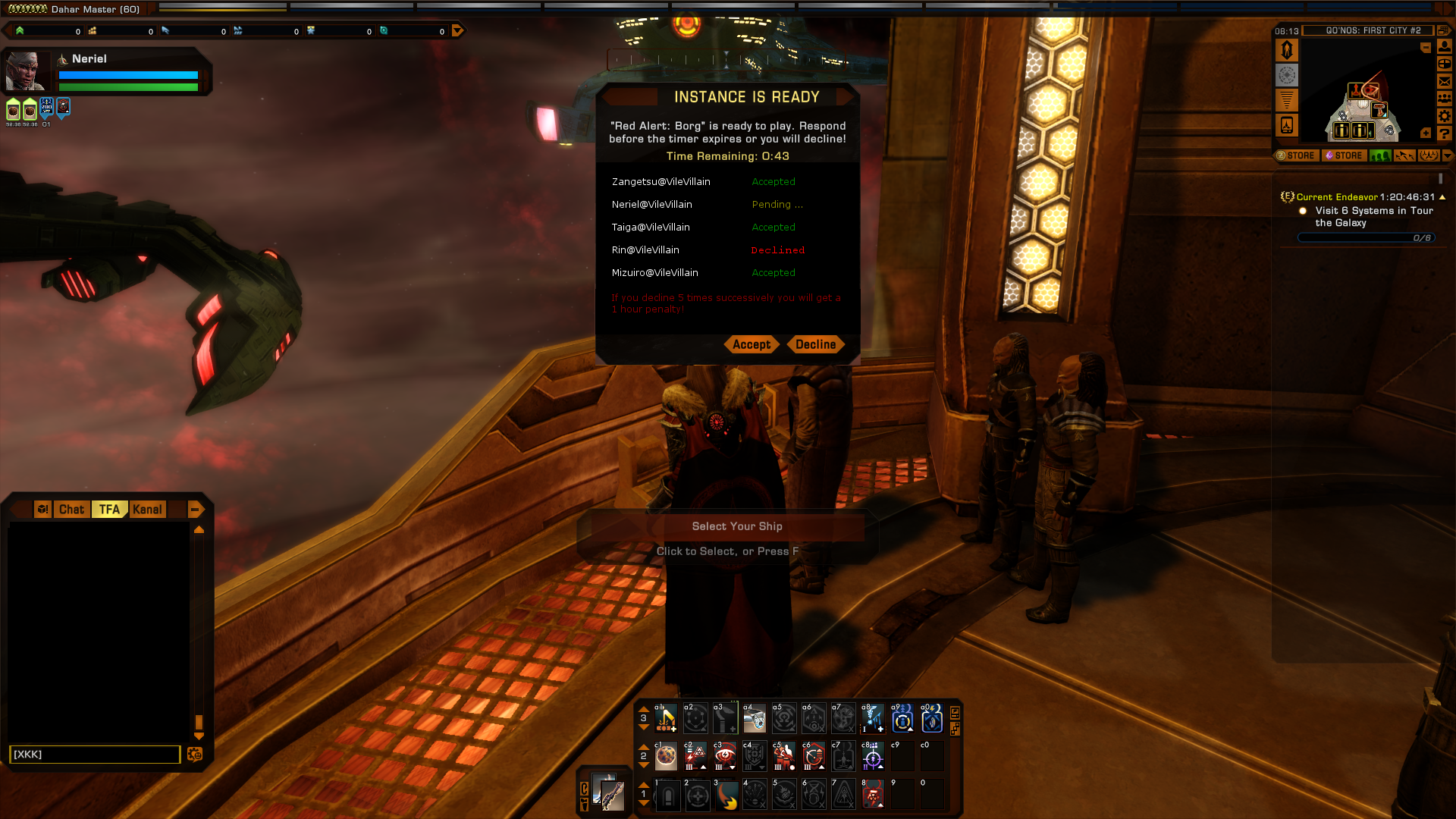Click the chat text input field

coord(95,754)
